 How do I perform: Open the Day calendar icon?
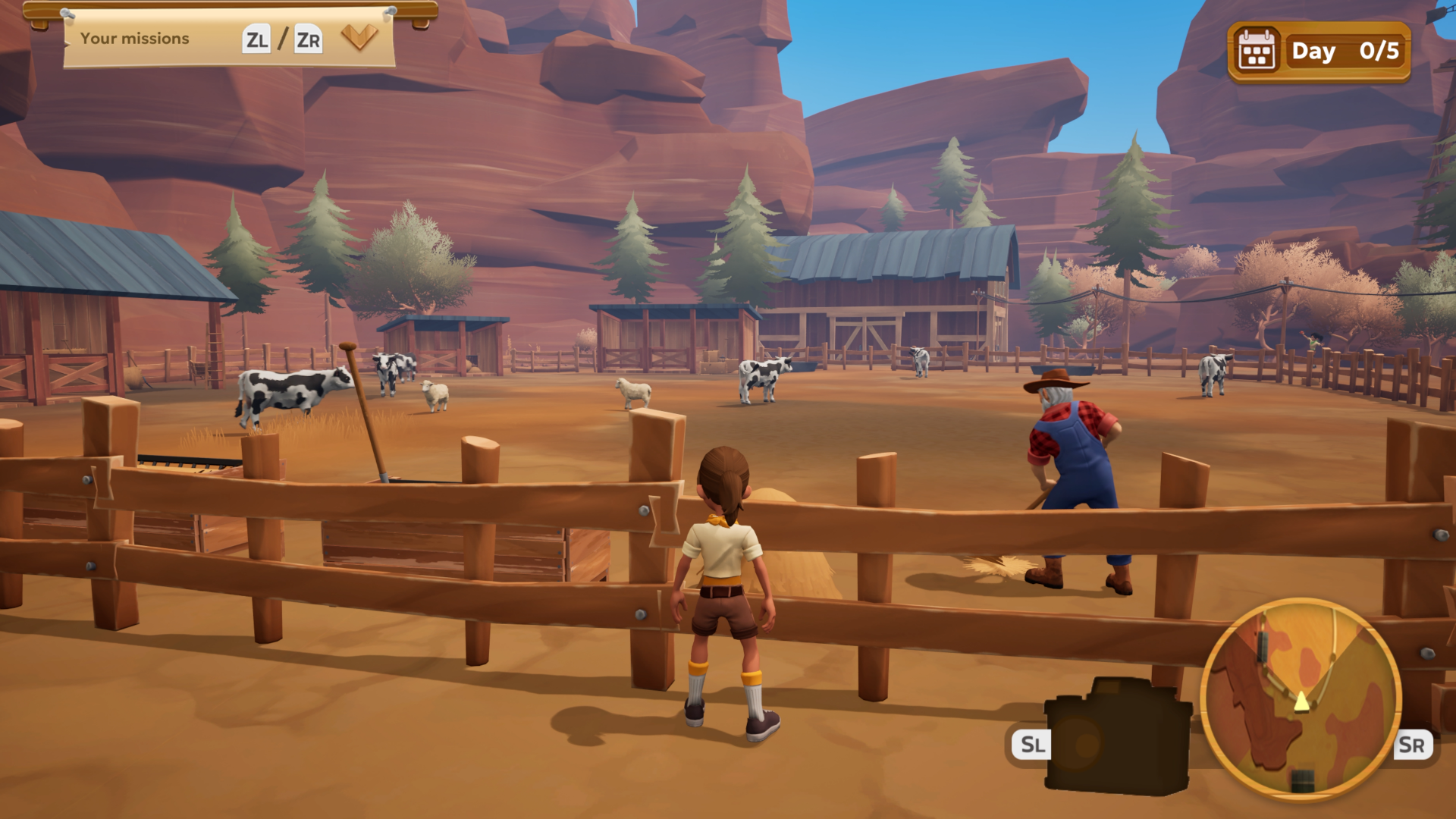[1257, 52]
